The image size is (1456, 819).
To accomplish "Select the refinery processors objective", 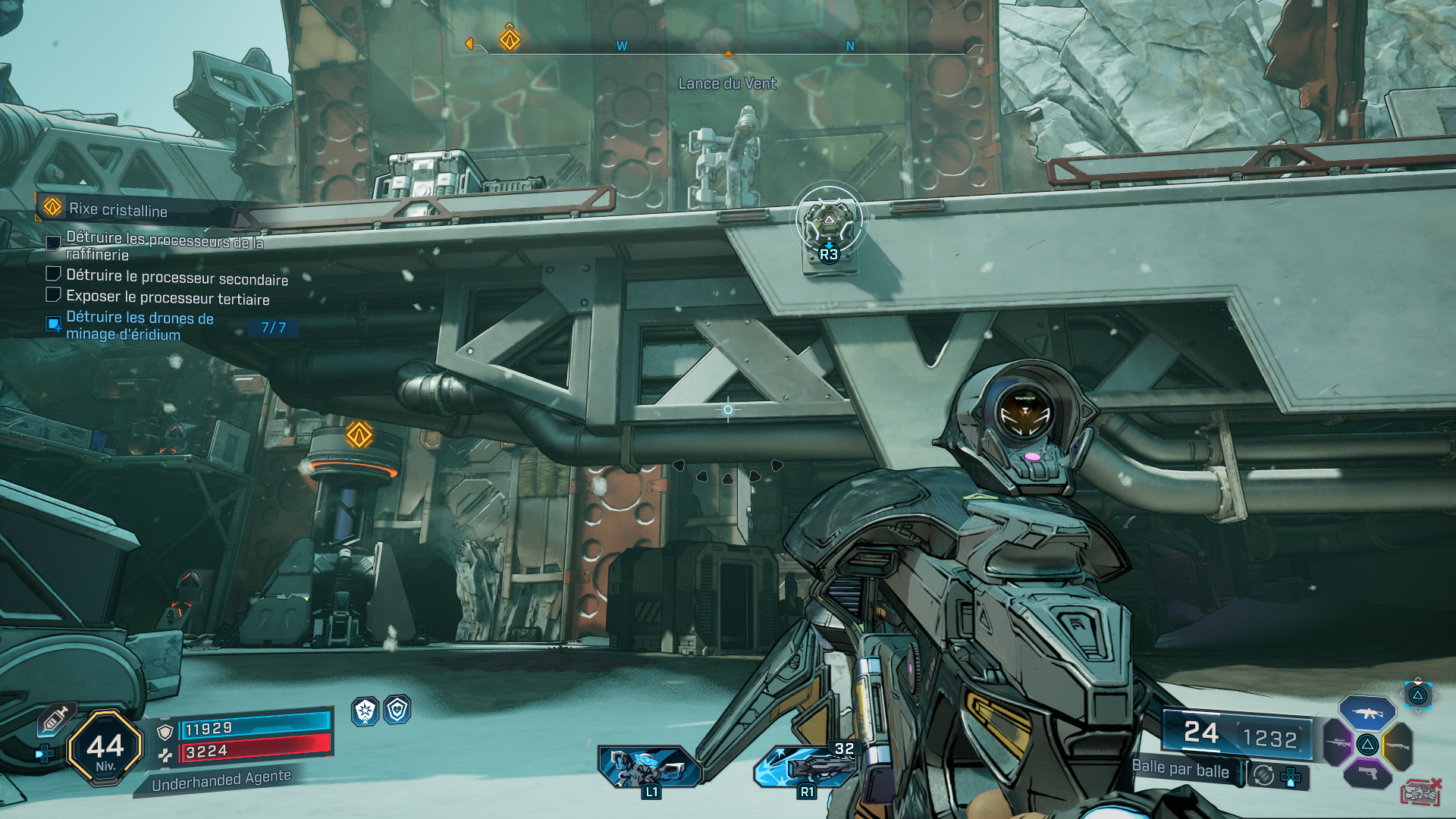I will click(164, 246).
